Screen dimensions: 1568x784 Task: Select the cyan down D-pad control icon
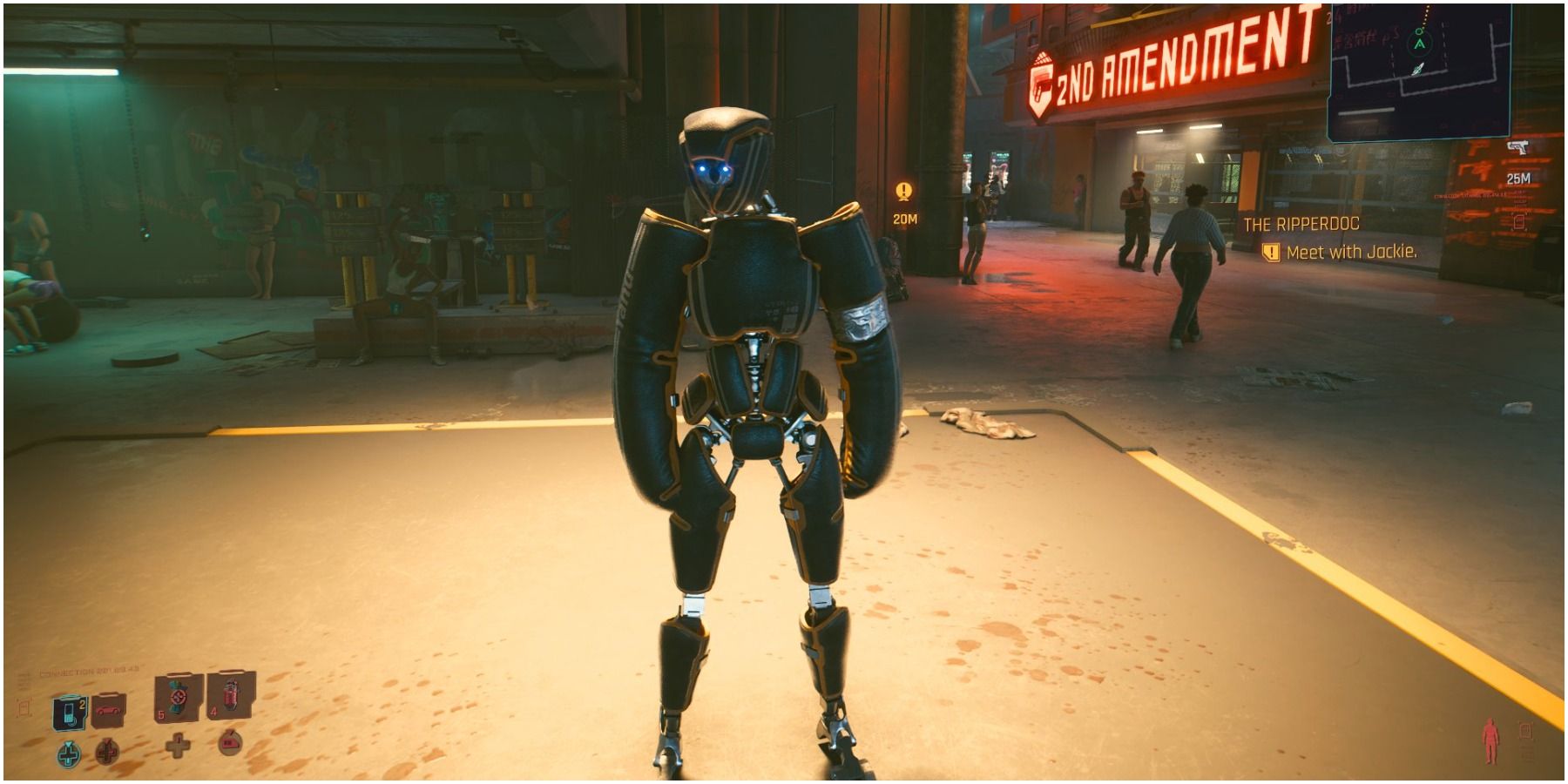point(69,754)
